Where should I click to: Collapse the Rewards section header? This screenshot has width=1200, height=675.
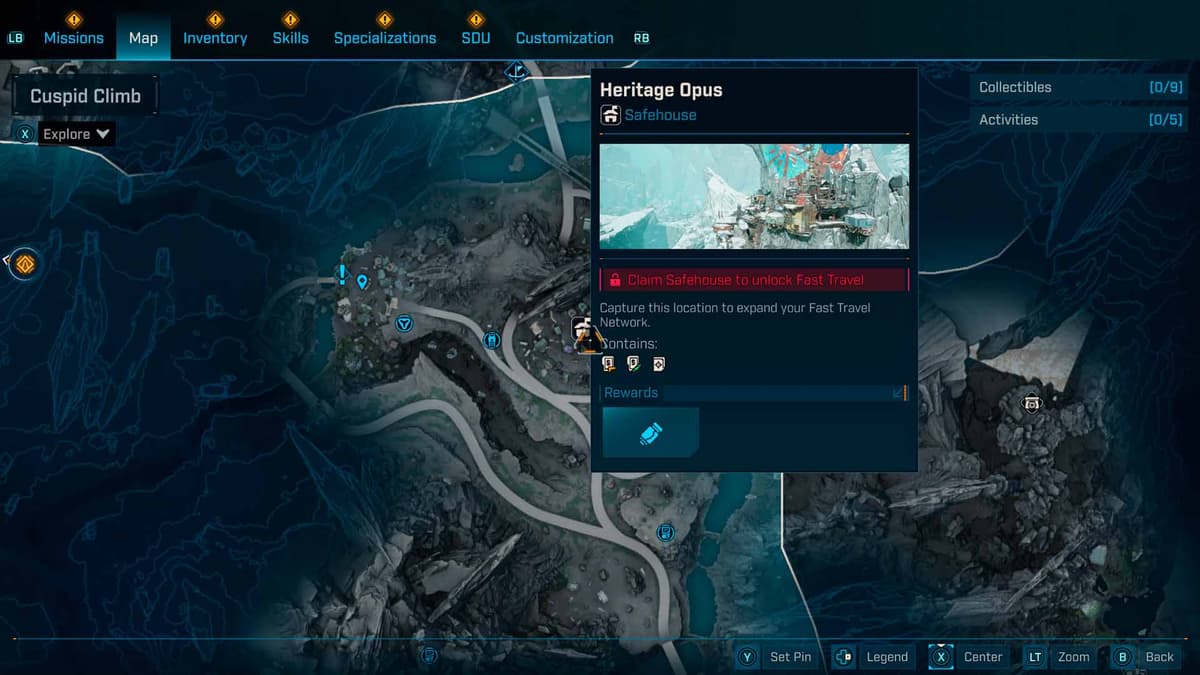[x=754, y=393]
